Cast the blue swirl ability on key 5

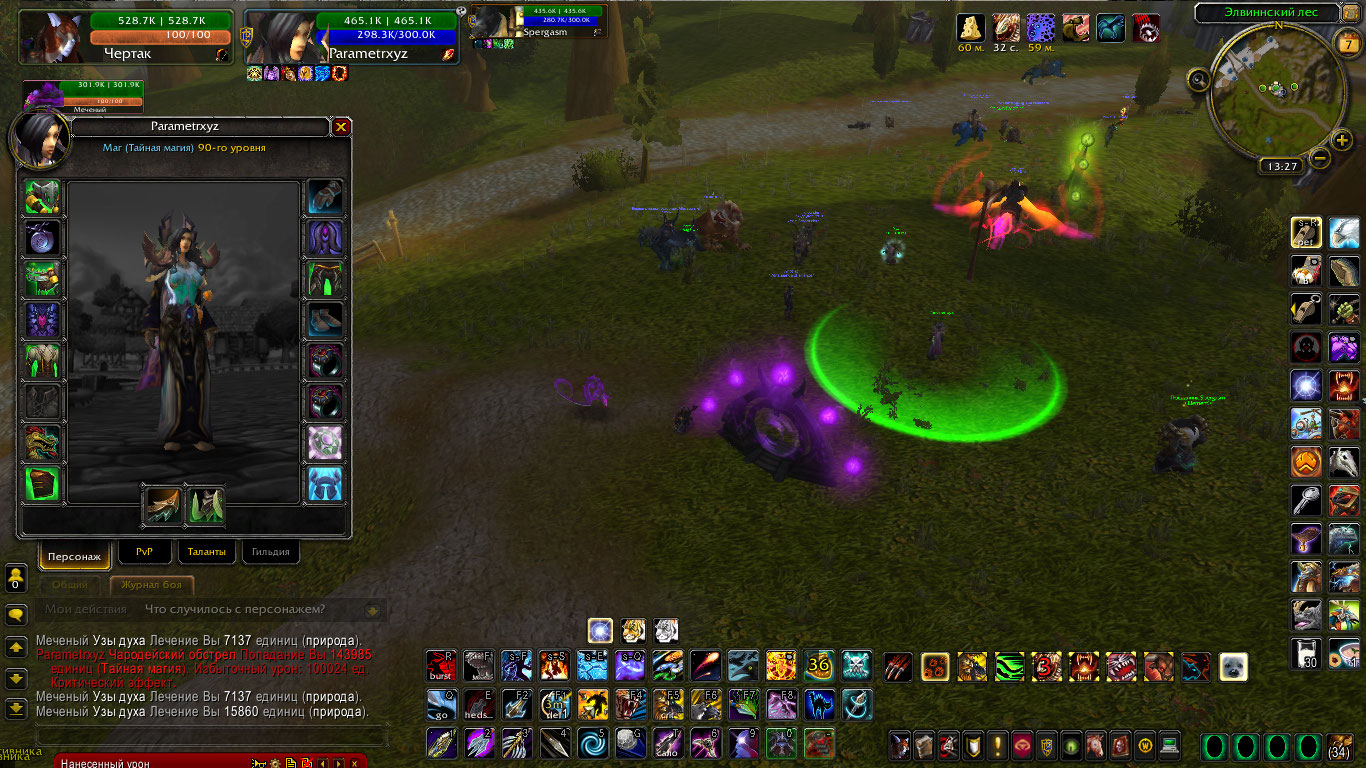(593, 743)
